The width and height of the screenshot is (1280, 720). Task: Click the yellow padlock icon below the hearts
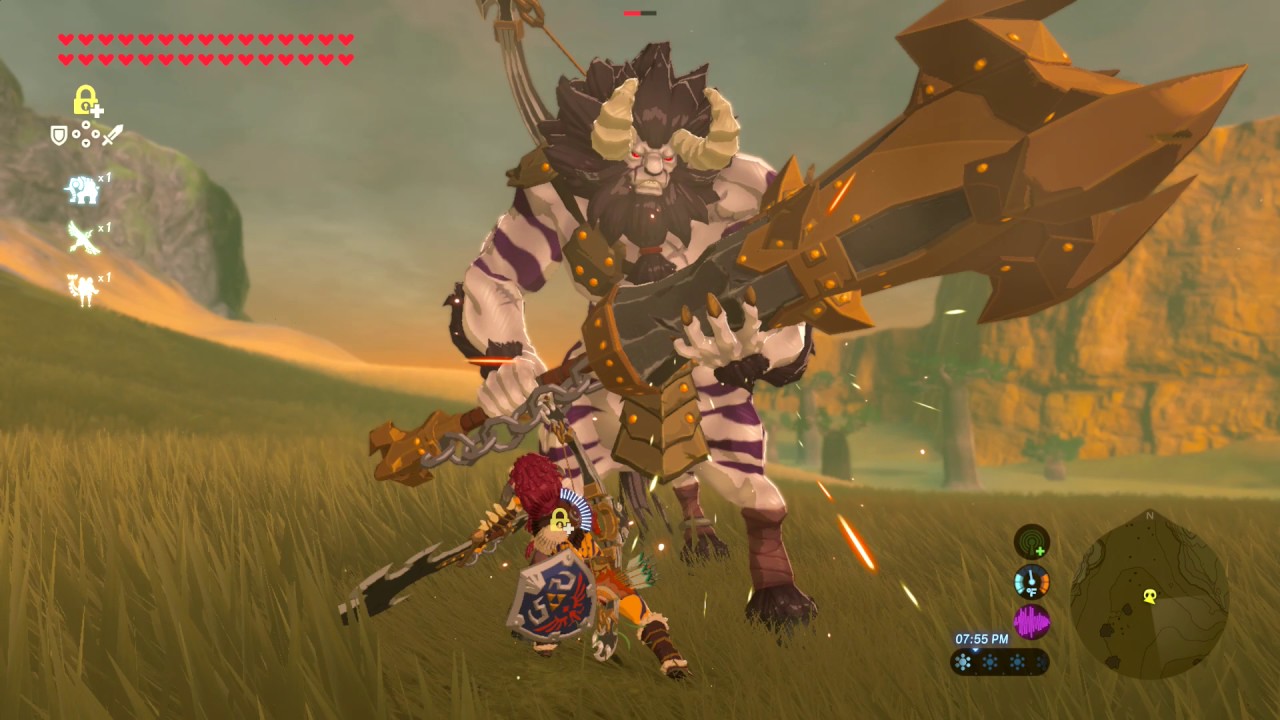(87, 100)
